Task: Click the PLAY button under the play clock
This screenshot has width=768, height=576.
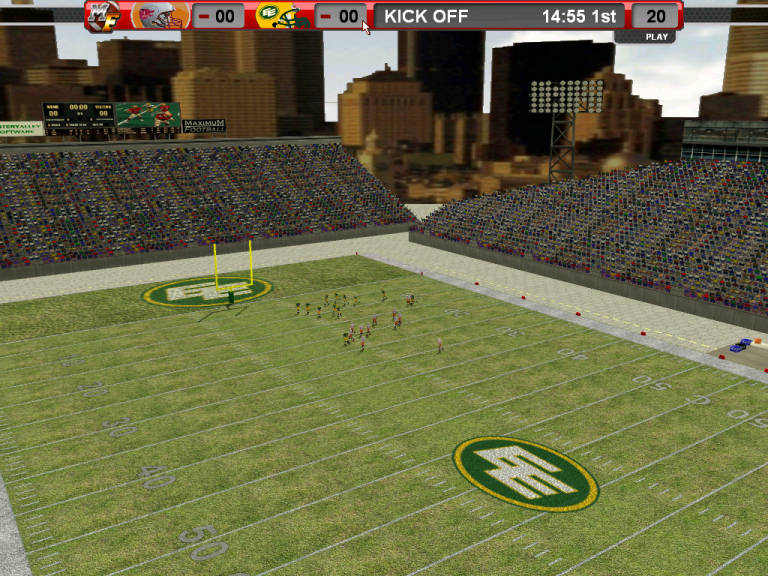Action: pos(656,37)
